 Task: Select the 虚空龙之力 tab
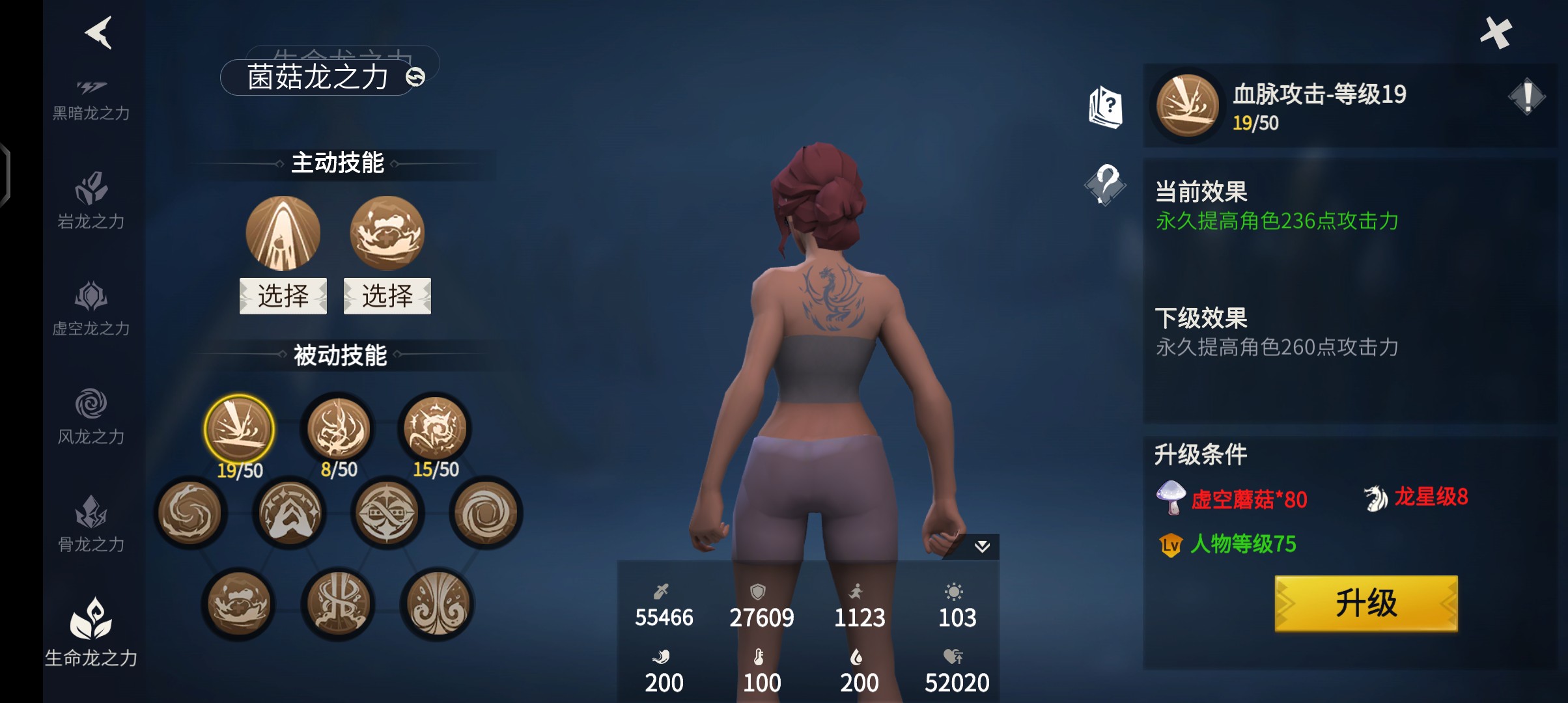click(91, 308)
